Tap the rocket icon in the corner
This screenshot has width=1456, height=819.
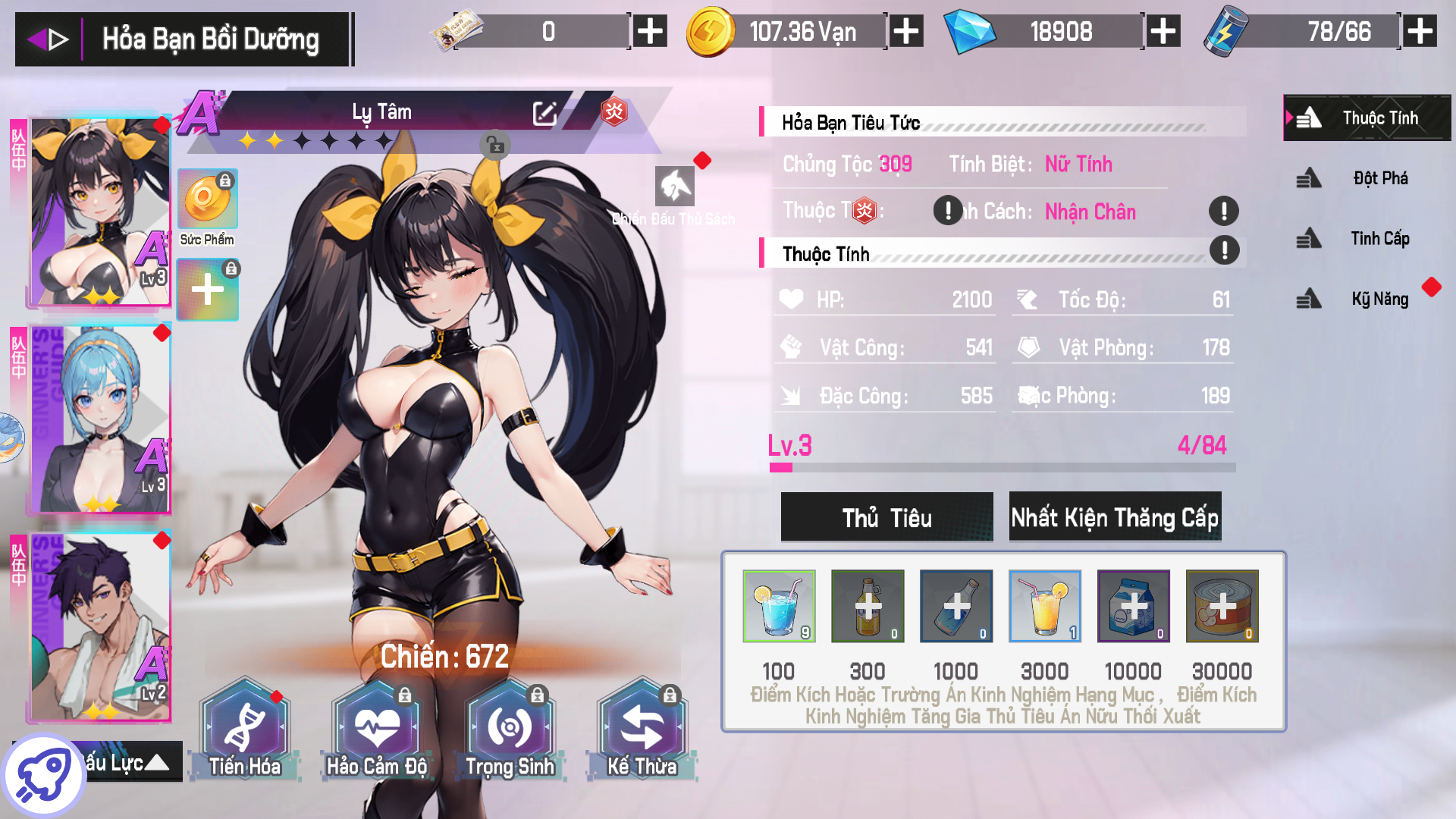pos(43,775)
